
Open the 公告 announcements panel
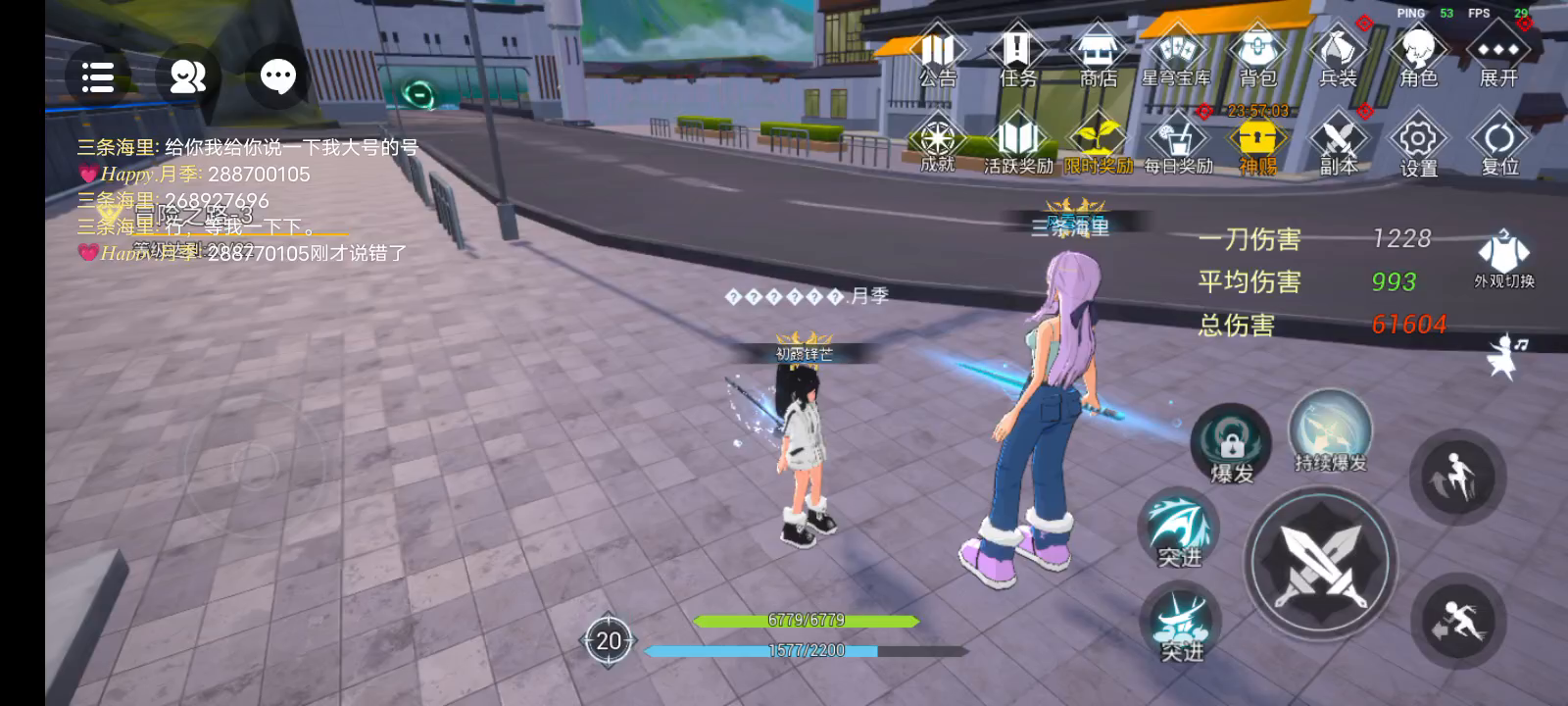tap(938, 56)
